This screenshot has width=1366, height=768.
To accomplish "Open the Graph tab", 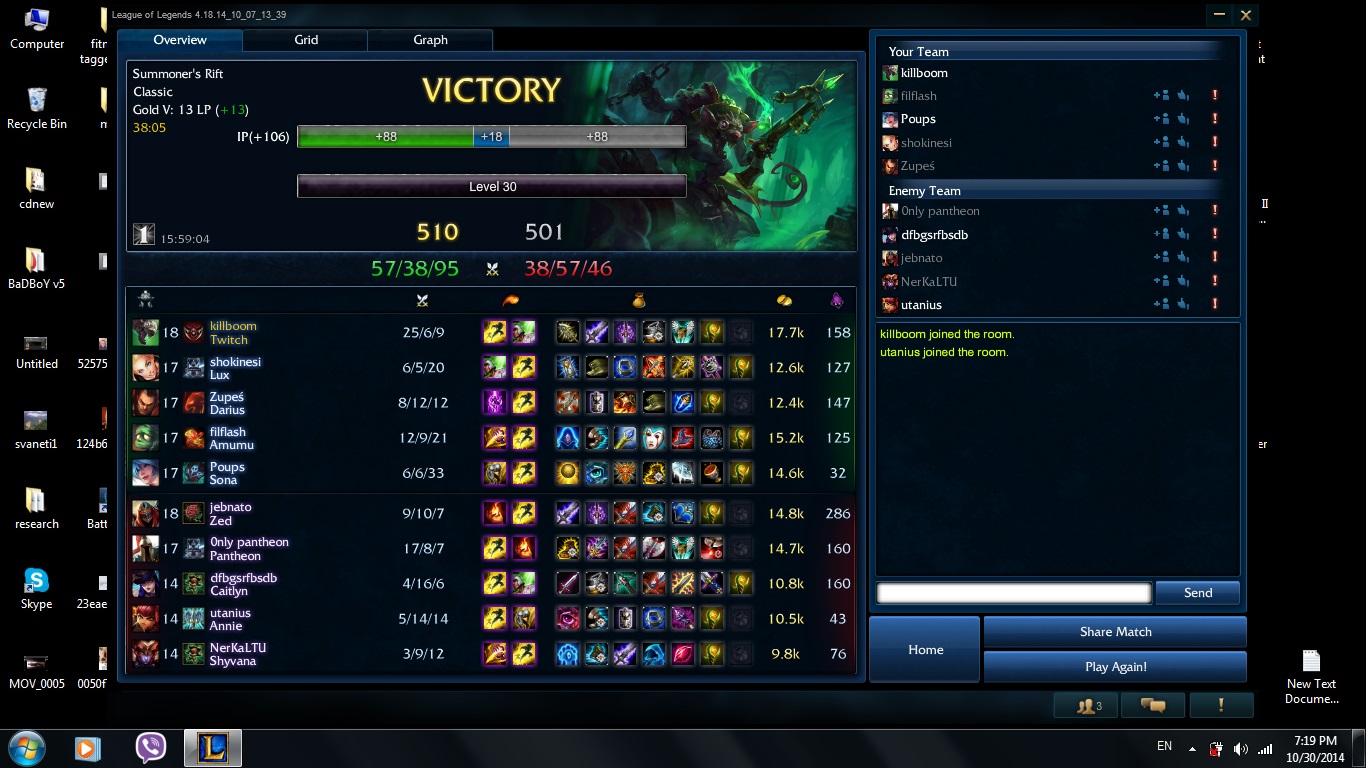I will click(430, 40).
